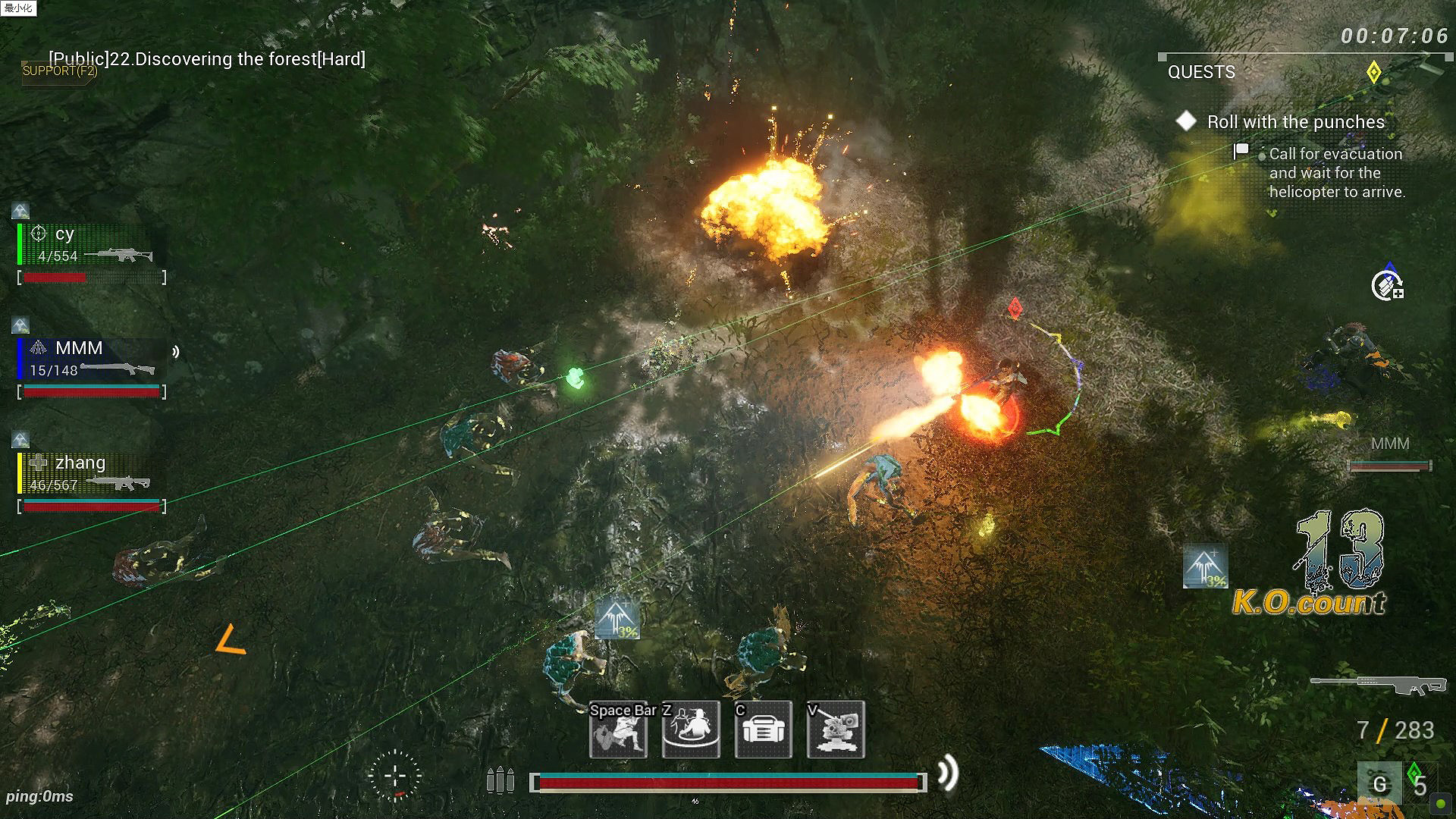
Task: Deploy the V auto turret skill
Action: pos(835,731)
